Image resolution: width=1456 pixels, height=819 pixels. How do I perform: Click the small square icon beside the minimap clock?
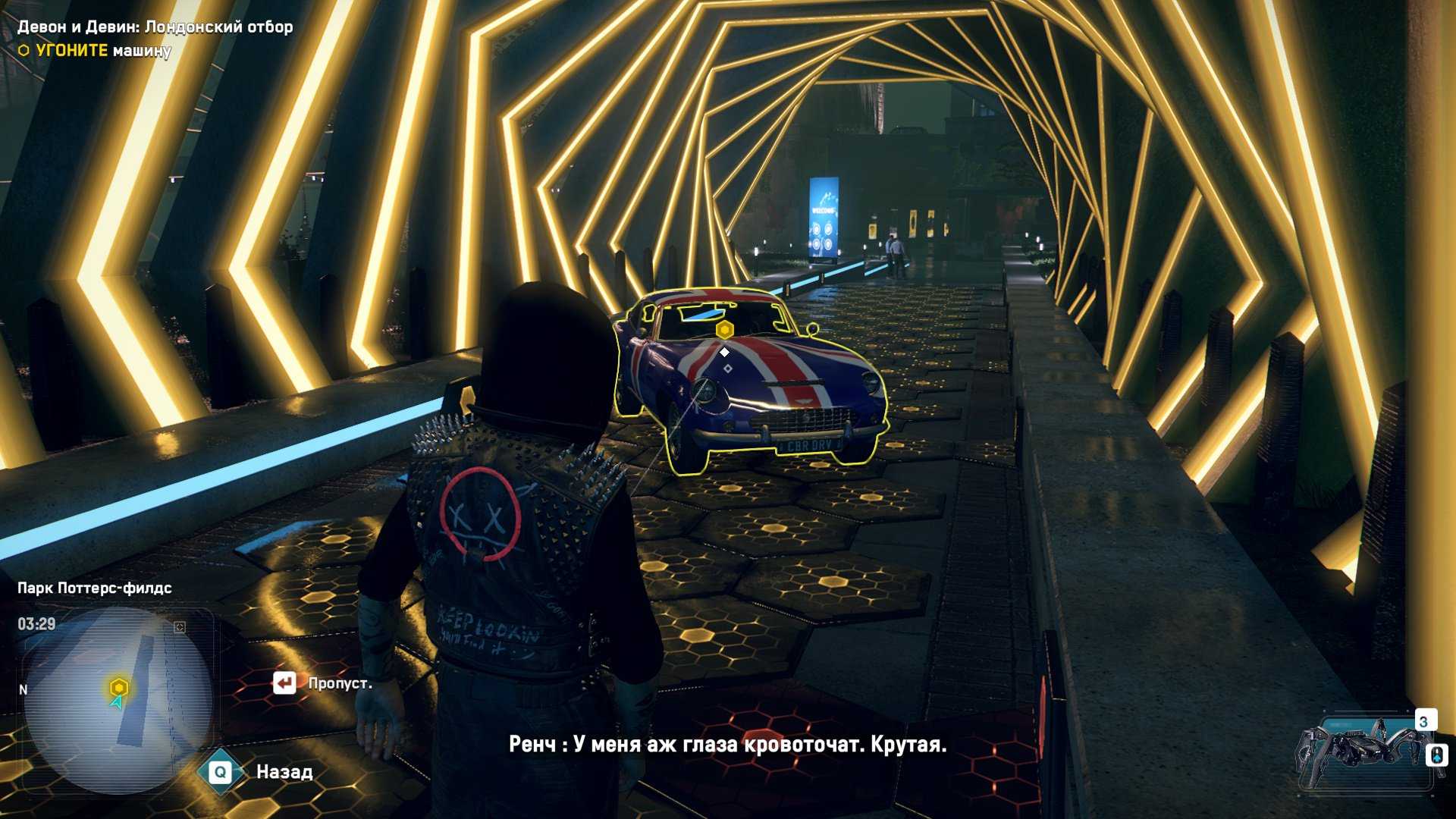tap(180, 627)
